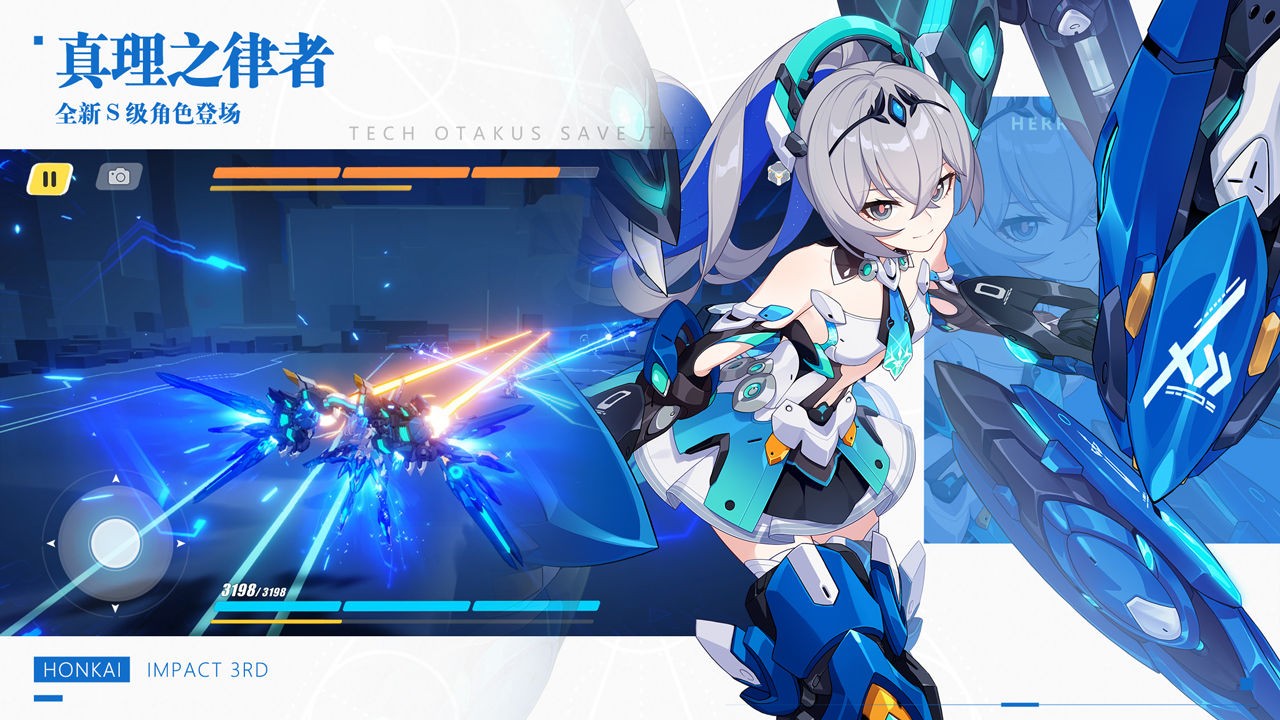Click the first orange boss health bar
The width and height of the screenshot is (1280, 720).
pyautogui.click(x=275, y=172)
